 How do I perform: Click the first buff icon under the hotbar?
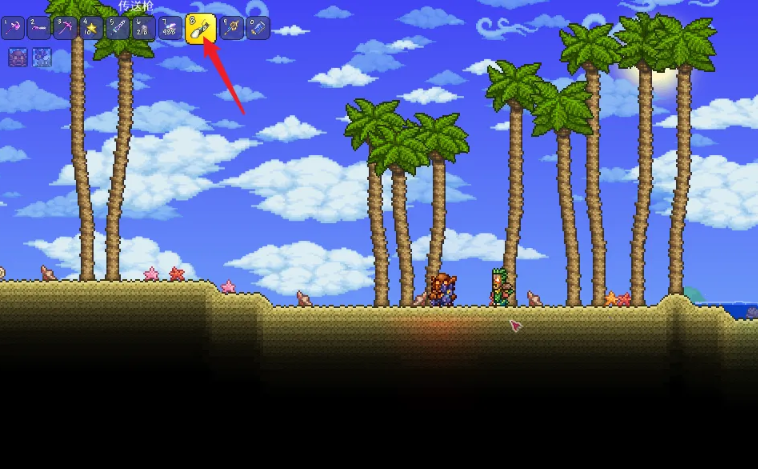coord(18,57)
